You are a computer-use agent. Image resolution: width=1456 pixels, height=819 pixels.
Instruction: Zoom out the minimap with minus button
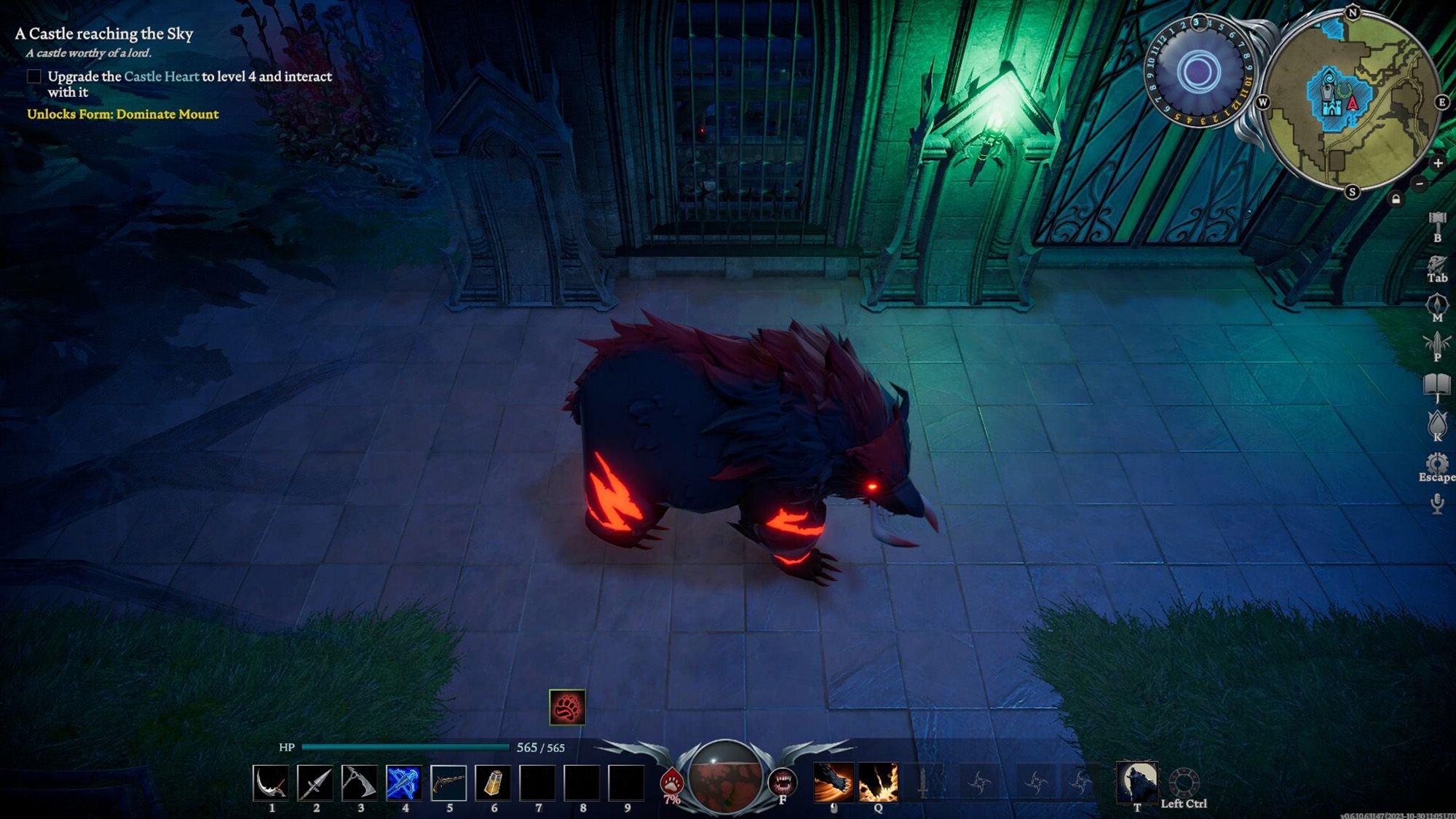(x=1420, y=183)
